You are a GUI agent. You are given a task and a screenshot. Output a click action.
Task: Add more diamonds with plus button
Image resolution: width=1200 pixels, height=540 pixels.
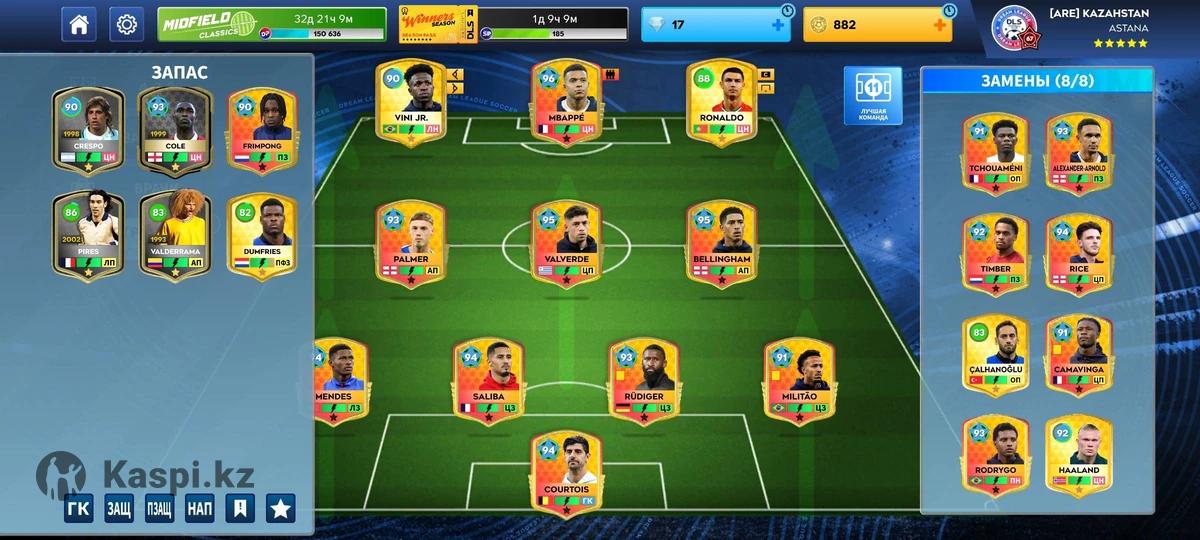pyautogui.click(x=778, y=25)
